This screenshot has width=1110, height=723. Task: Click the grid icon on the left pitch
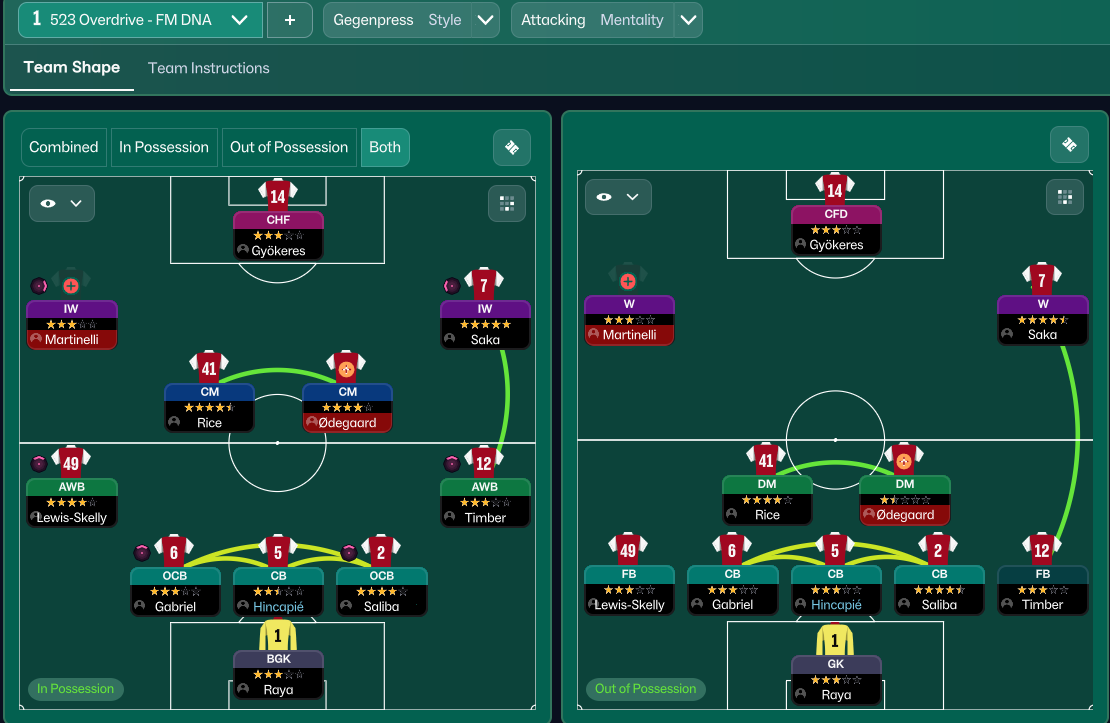506,203
